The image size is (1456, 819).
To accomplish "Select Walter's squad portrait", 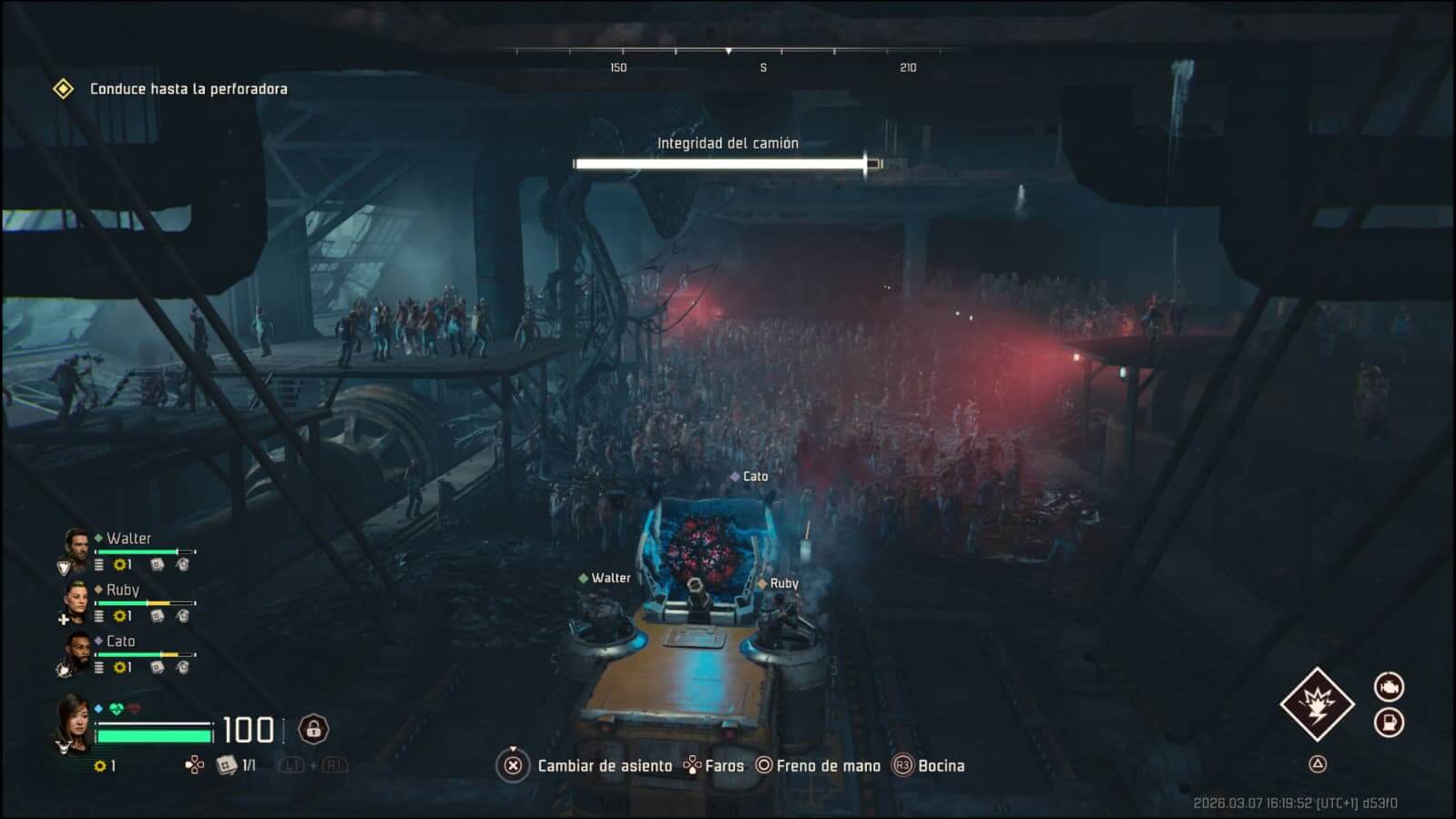I will (76, 548).
